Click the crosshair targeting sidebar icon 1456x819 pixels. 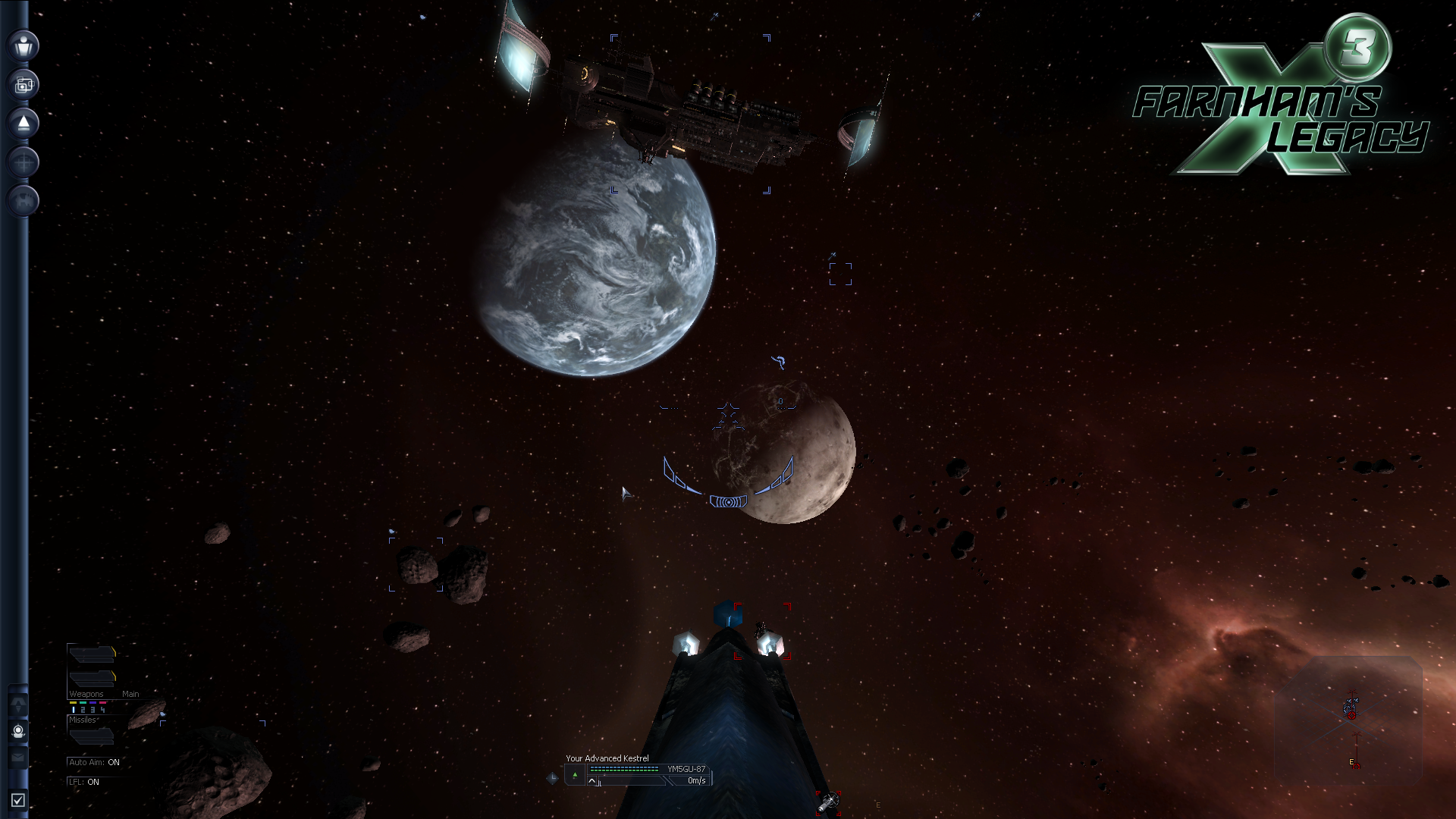(x=24, y=162)
